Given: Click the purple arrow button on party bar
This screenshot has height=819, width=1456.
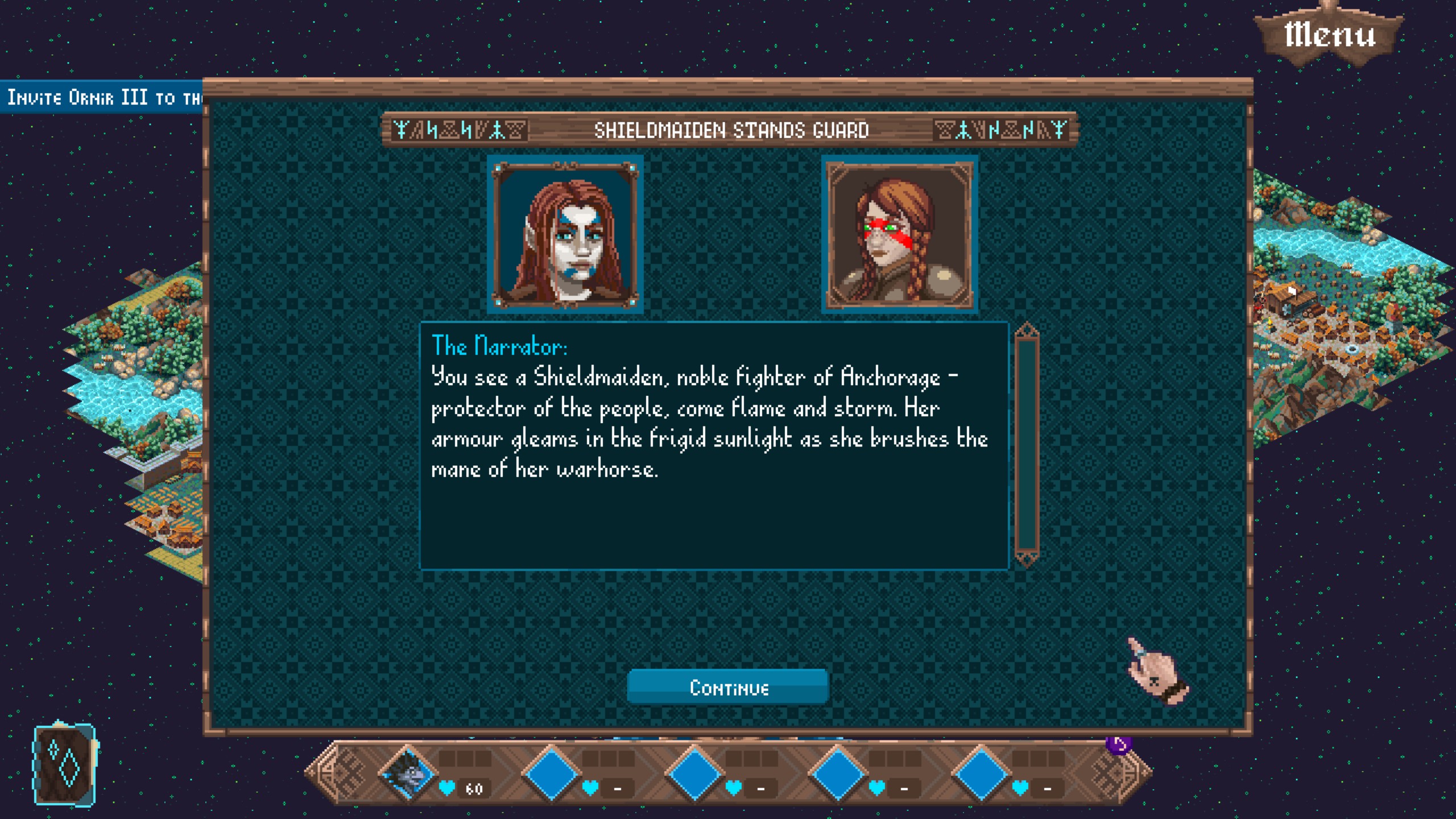Looking at the screenshot, I should pos(1119,744).
